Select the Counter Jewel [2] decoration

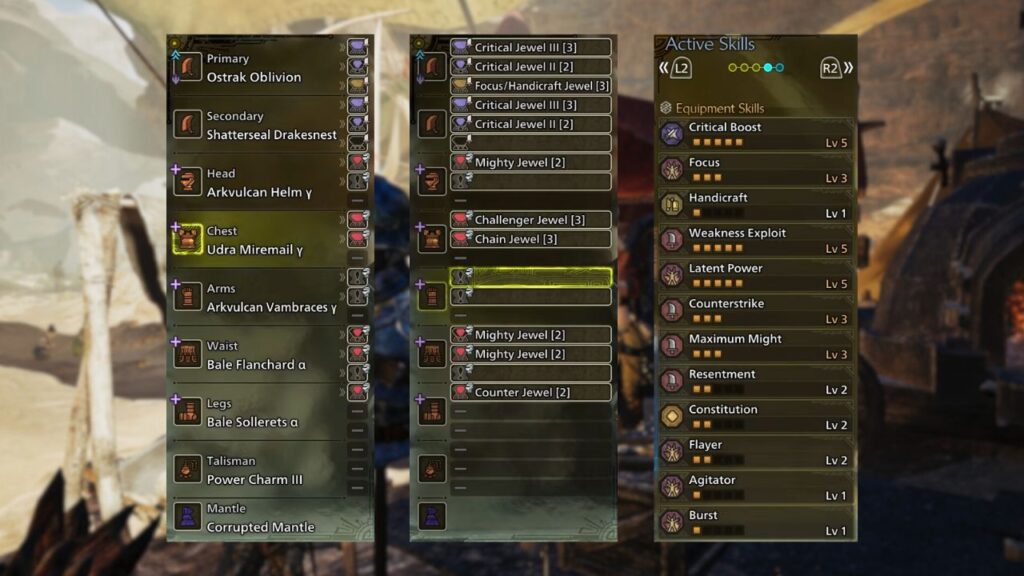[530, 392]
